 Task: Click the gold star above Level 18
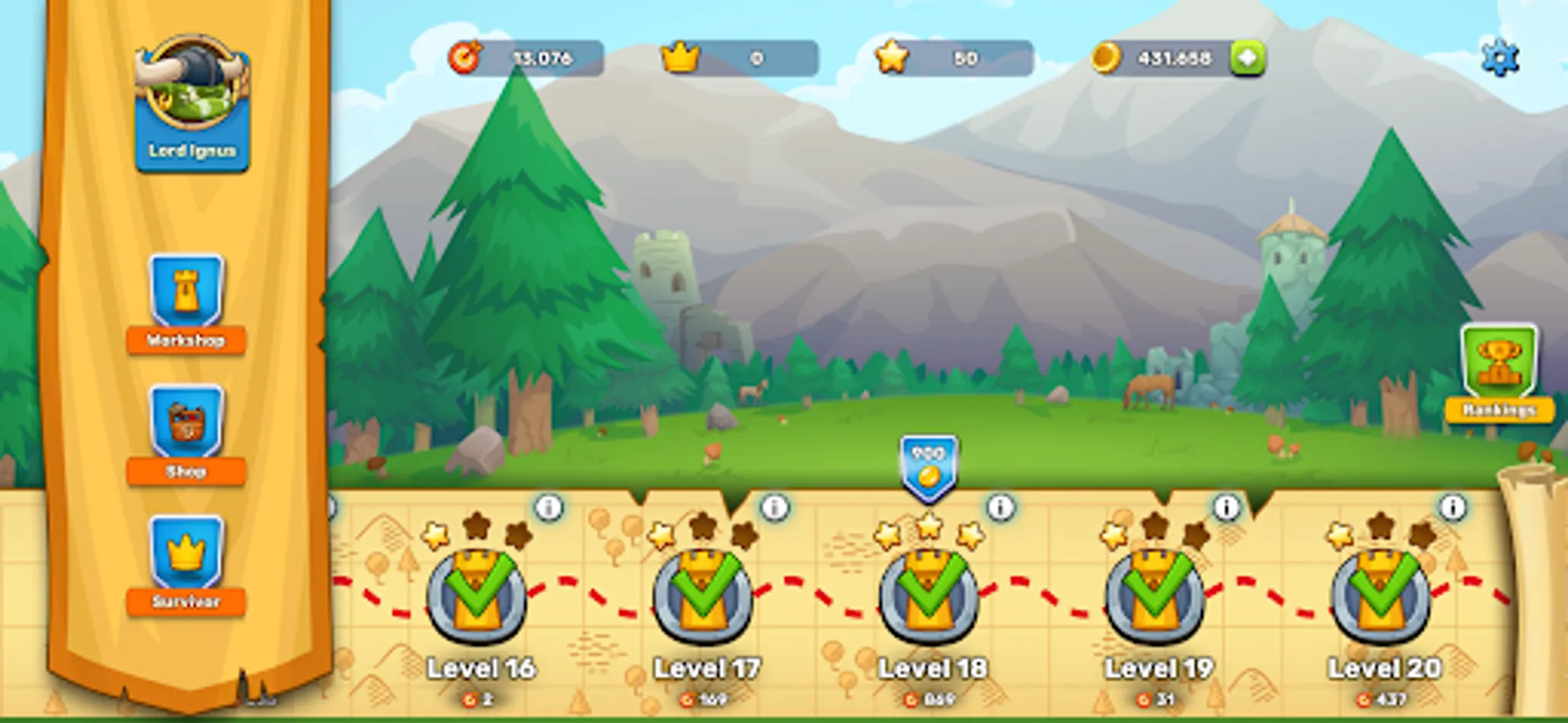click(929, 530)
